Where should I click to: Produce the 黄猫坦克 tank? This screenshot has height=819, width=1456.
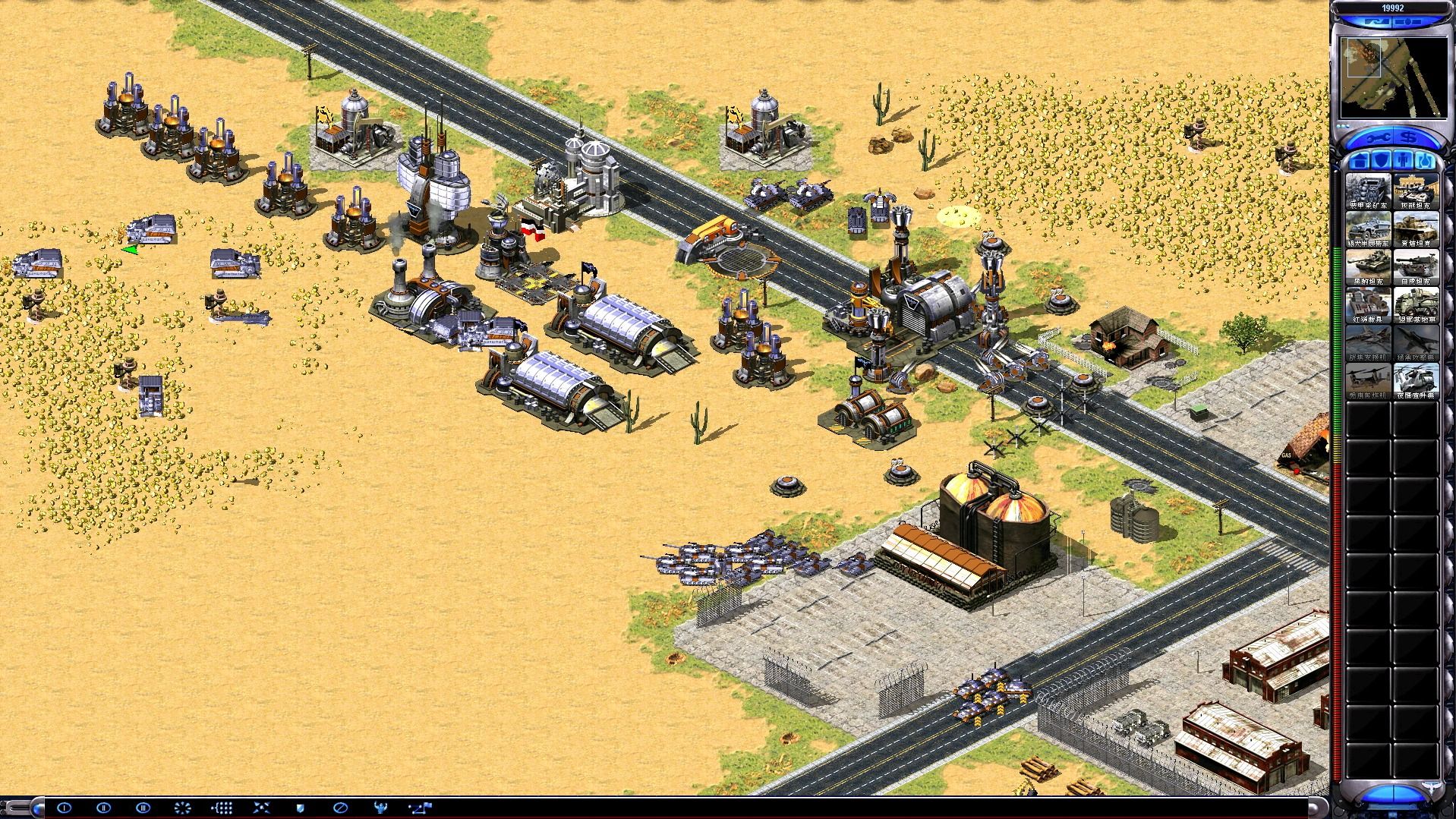(x=1416, y=228)
